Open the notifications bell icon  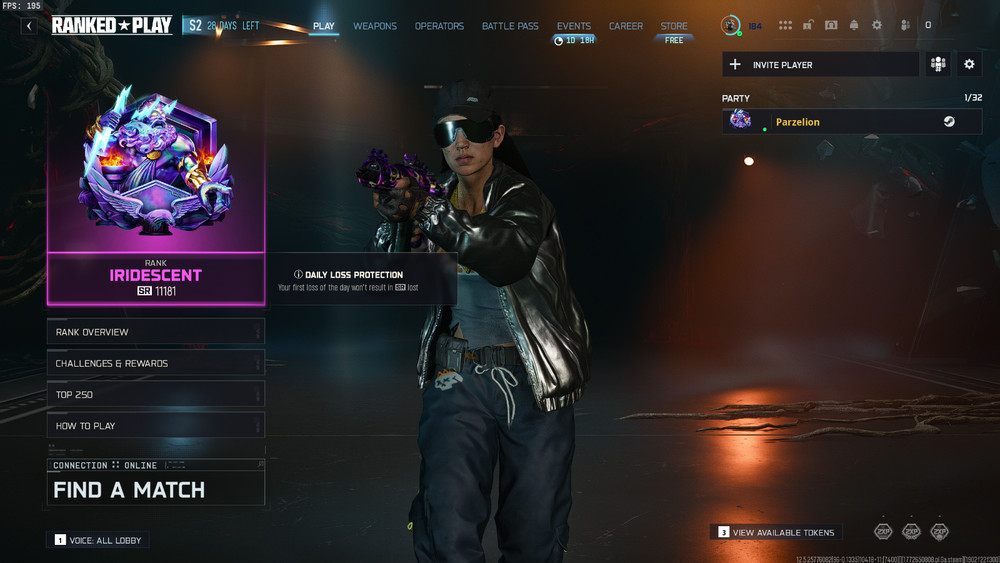[854, 25]
